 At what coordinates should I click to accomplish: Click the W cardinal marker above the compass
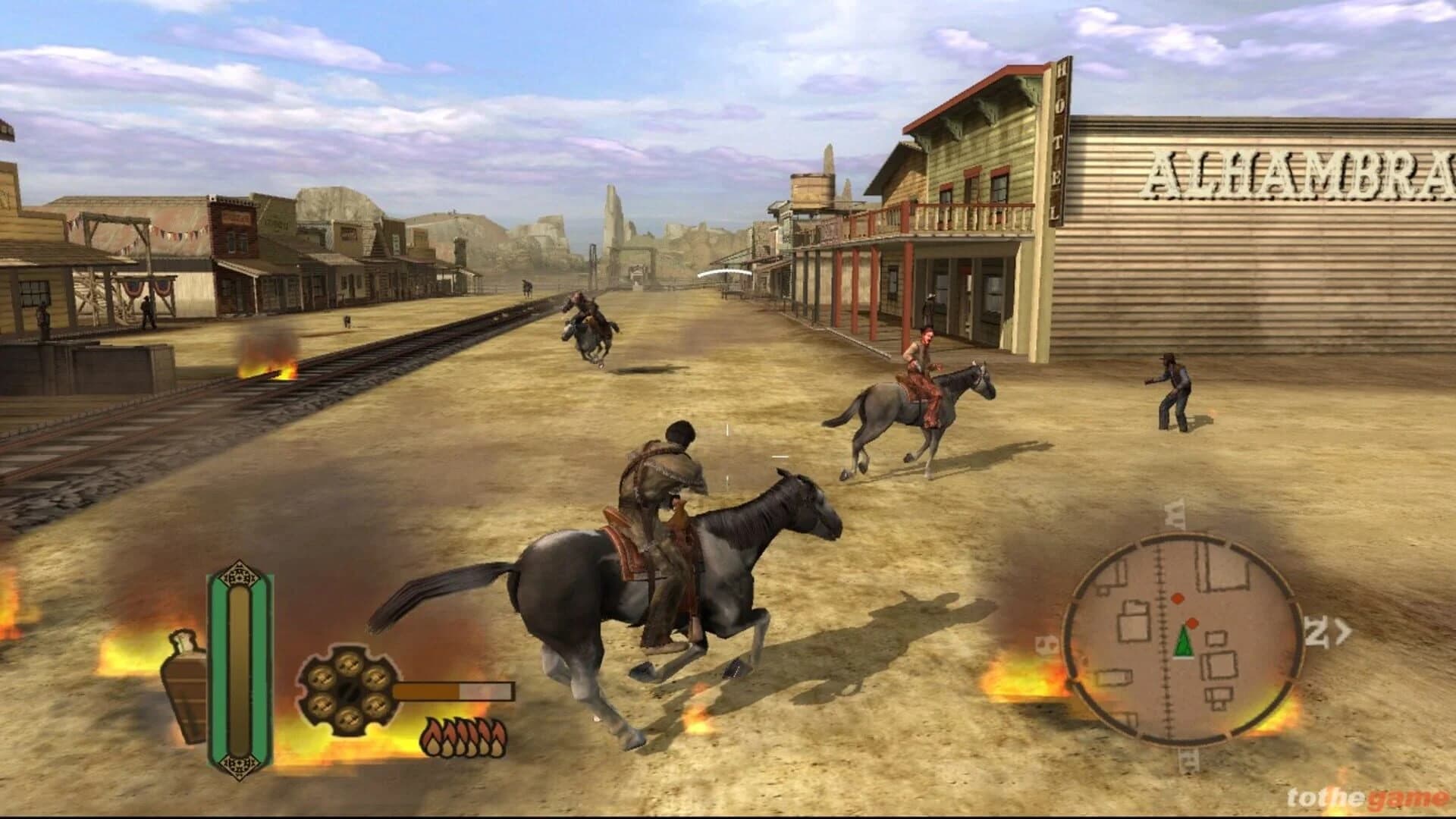point(1176,514)
